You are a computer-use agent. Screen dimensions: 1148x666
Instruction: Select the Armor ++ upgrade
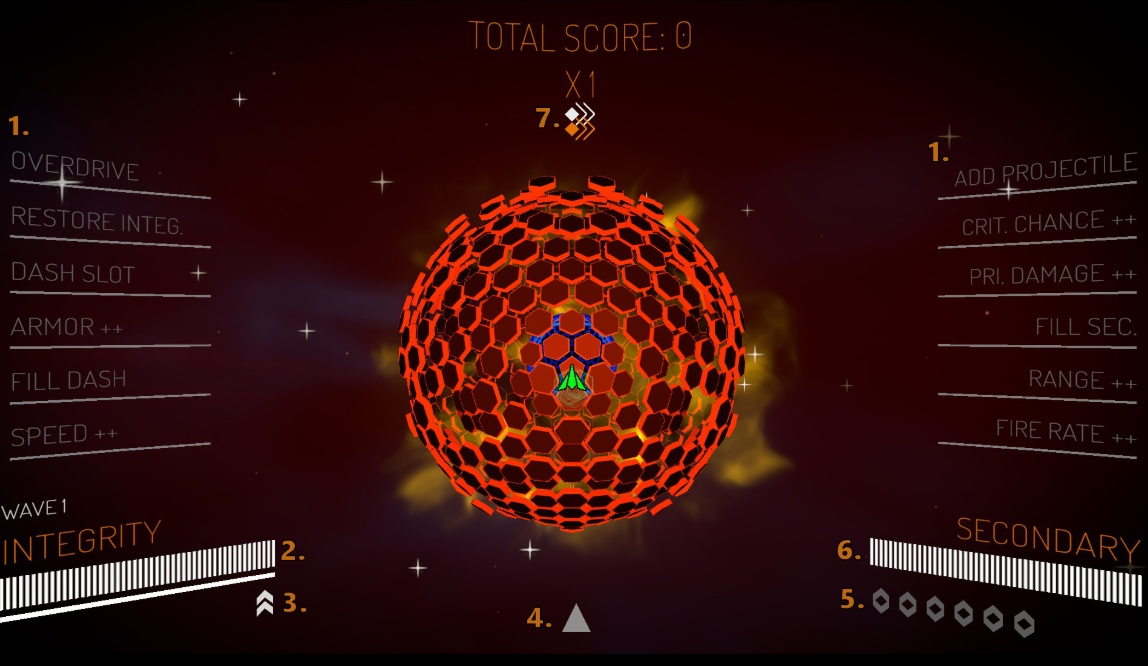click(66, 327)
